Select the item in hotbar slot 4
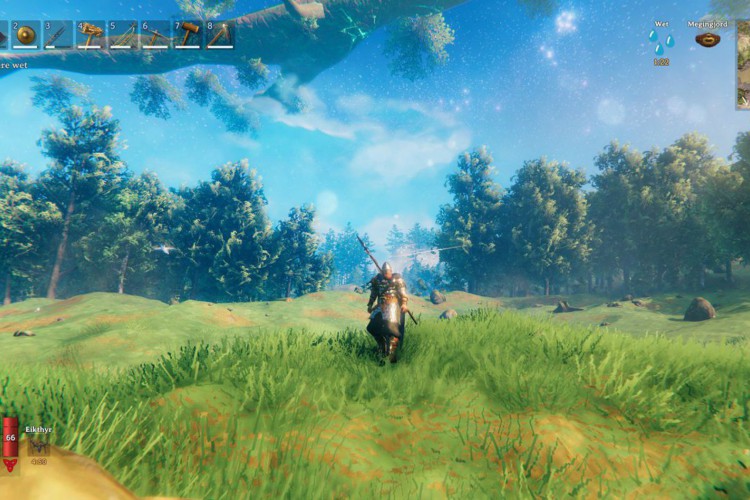 pos(91,35)
